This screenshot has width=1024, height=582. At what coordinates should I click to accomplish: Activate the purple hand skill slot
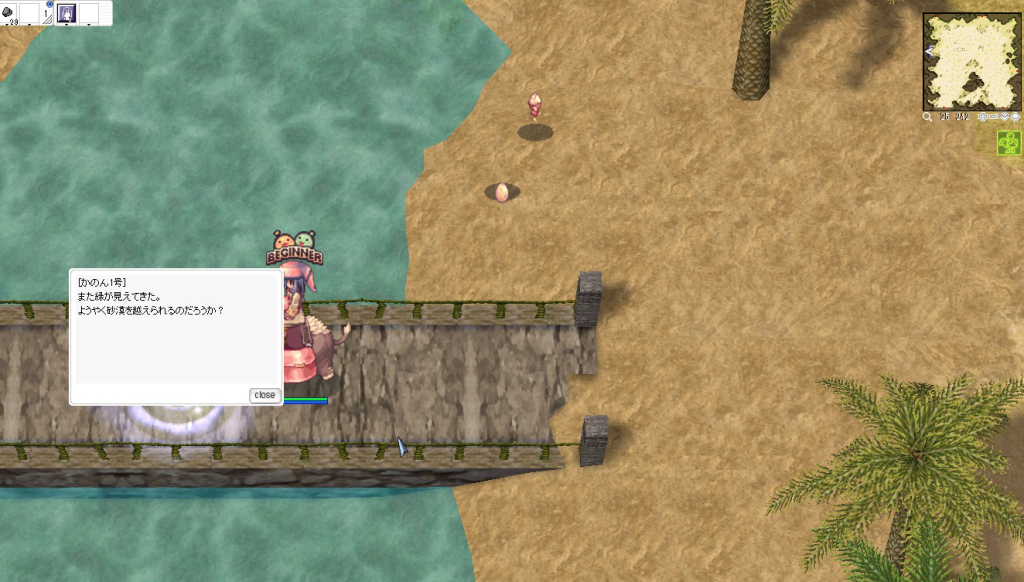click(x=68, y=13)
